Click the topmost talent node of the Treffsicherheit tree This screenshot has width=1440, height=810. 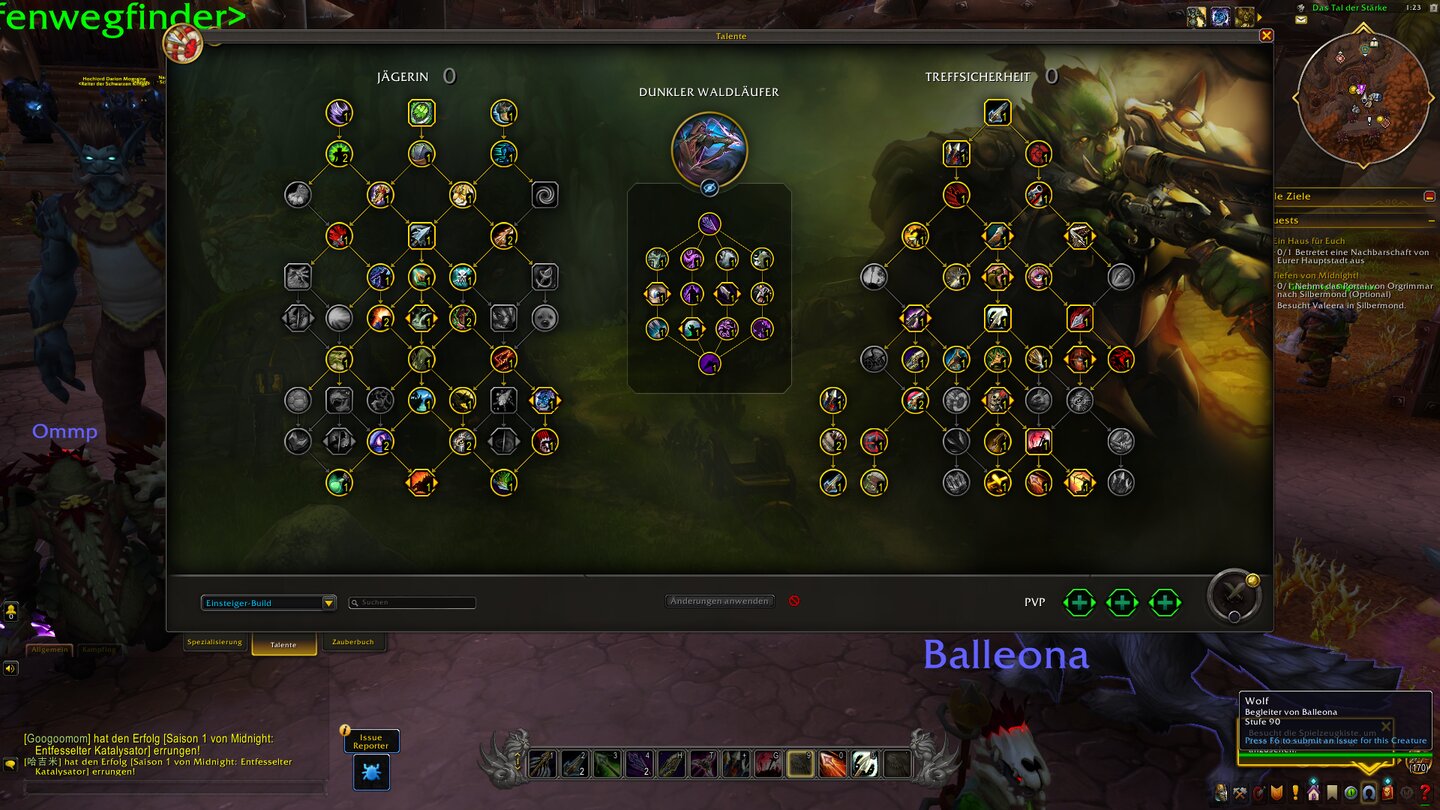coord(997,113)
